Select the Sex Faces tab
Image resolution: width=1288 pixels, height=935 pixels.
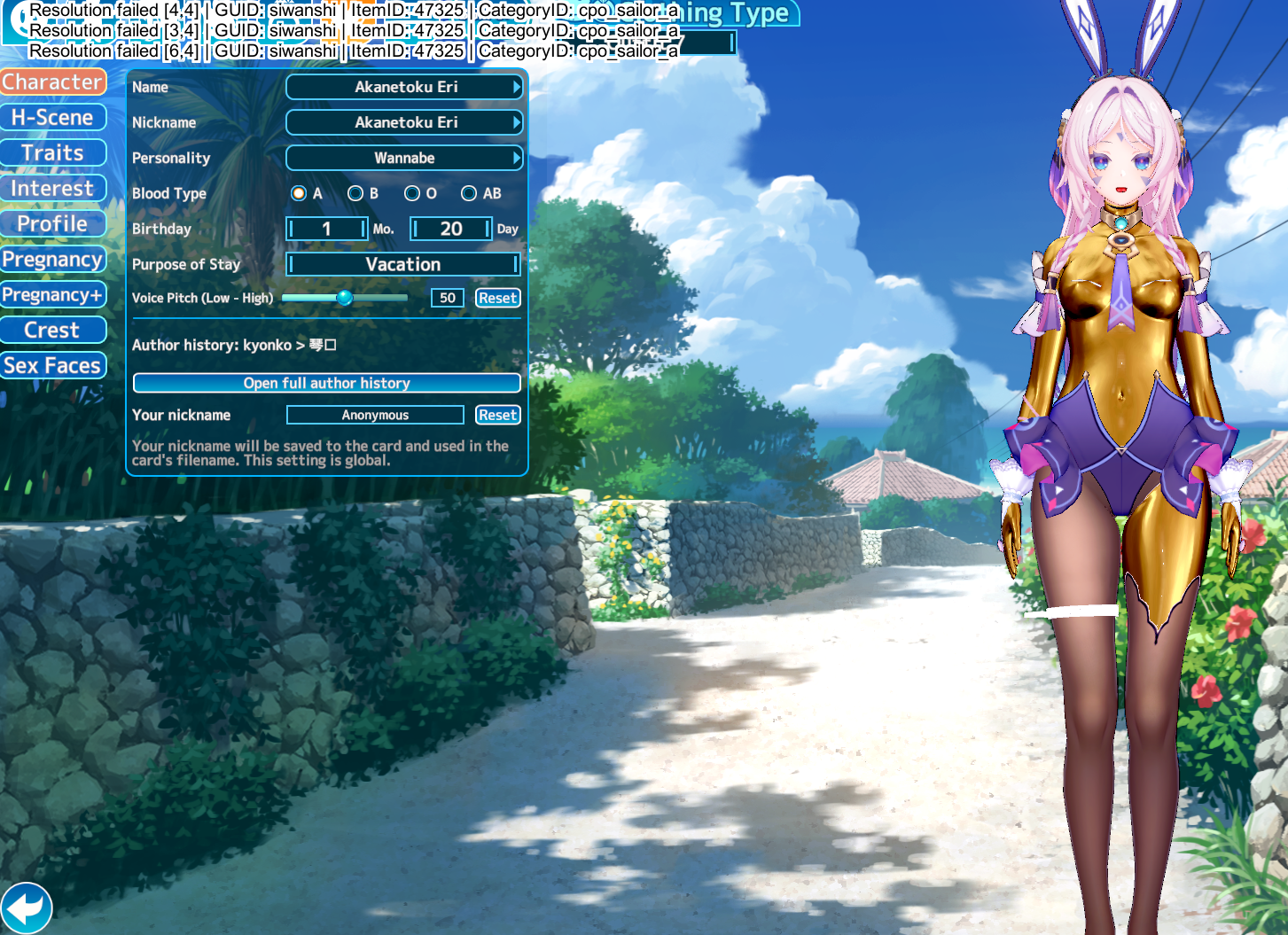53,366
